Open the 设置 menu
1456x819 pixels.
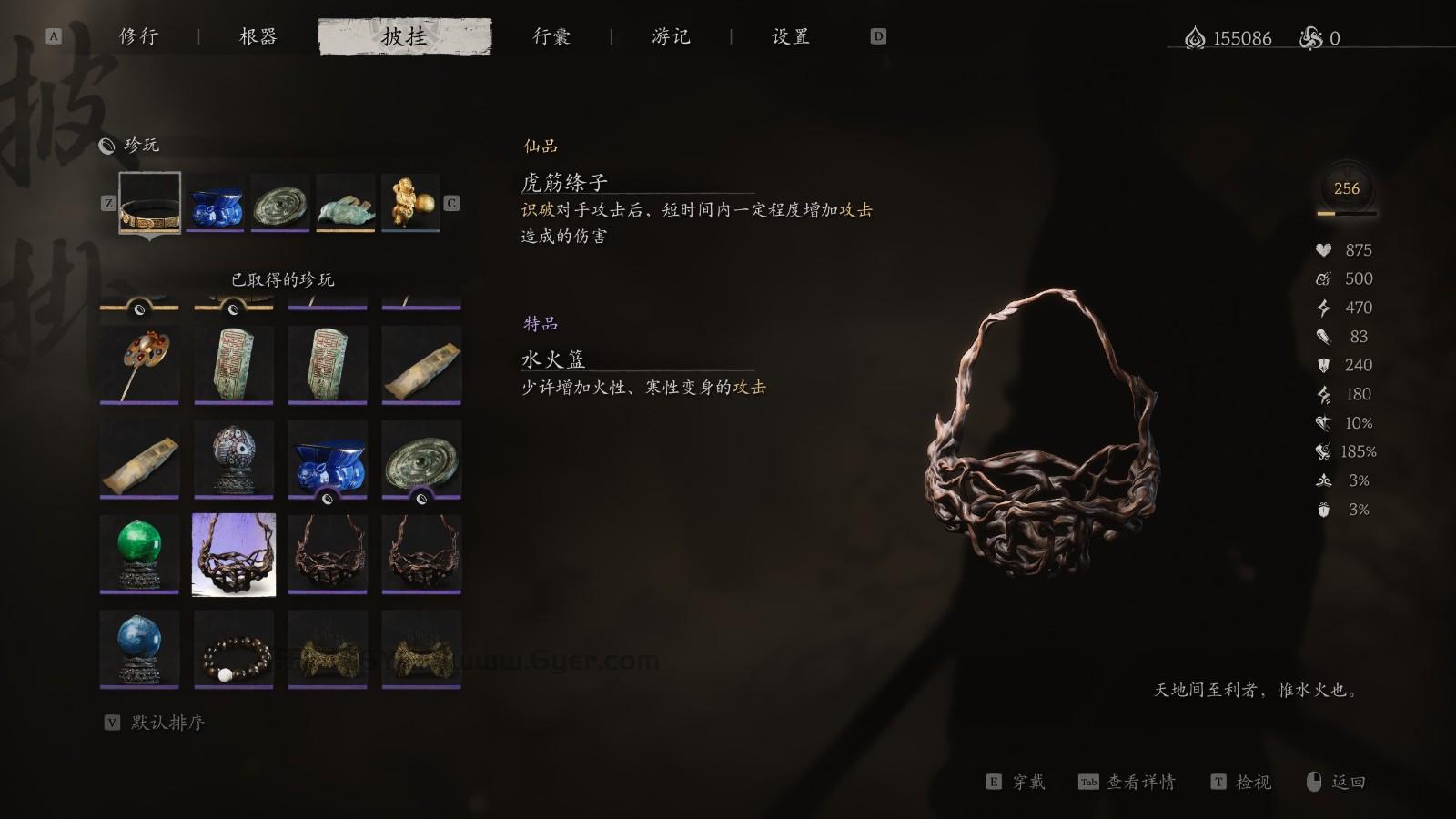(x=790, y=37)
